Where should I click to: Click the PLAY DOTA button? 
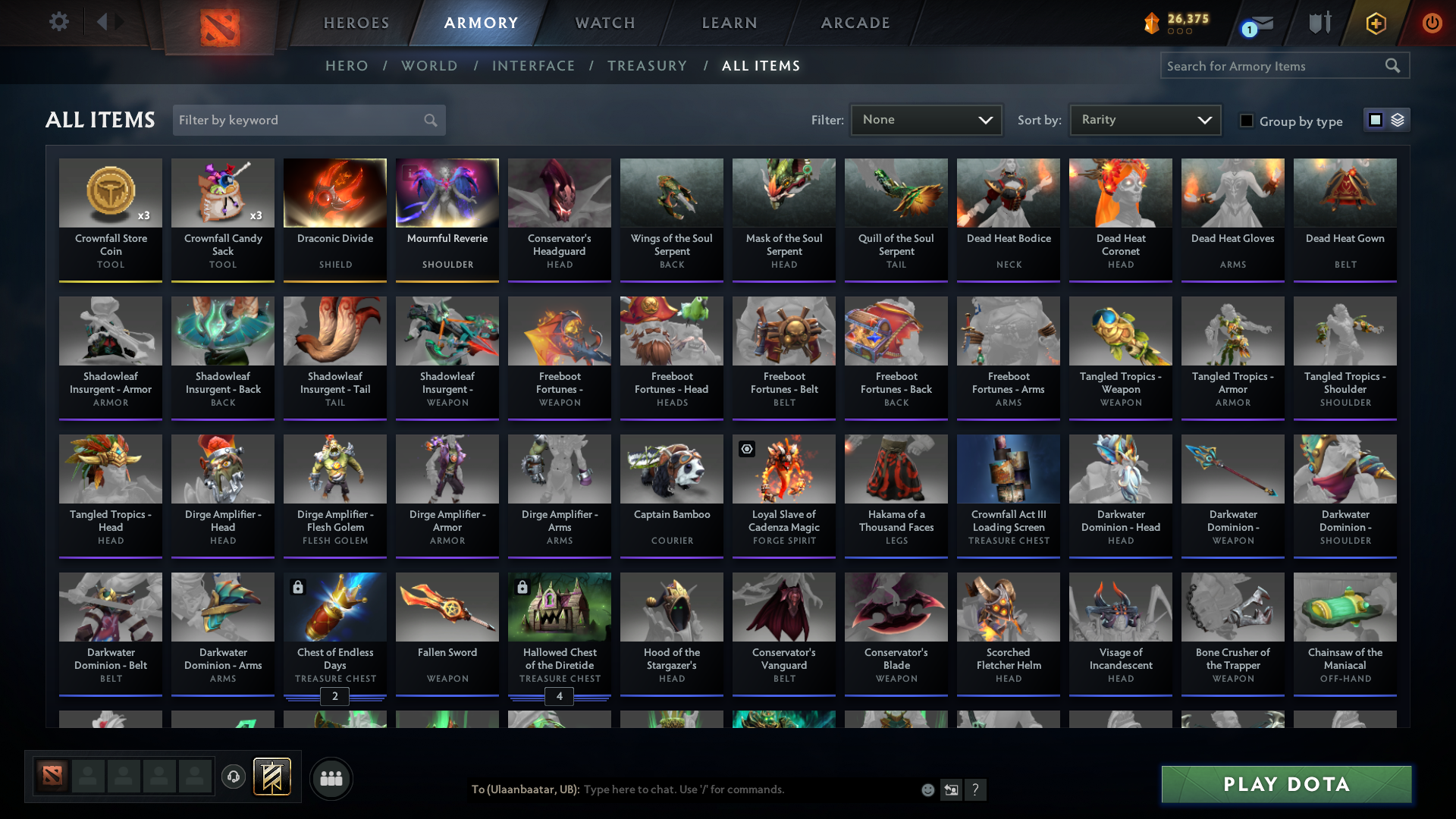(x=1285, y=784)
